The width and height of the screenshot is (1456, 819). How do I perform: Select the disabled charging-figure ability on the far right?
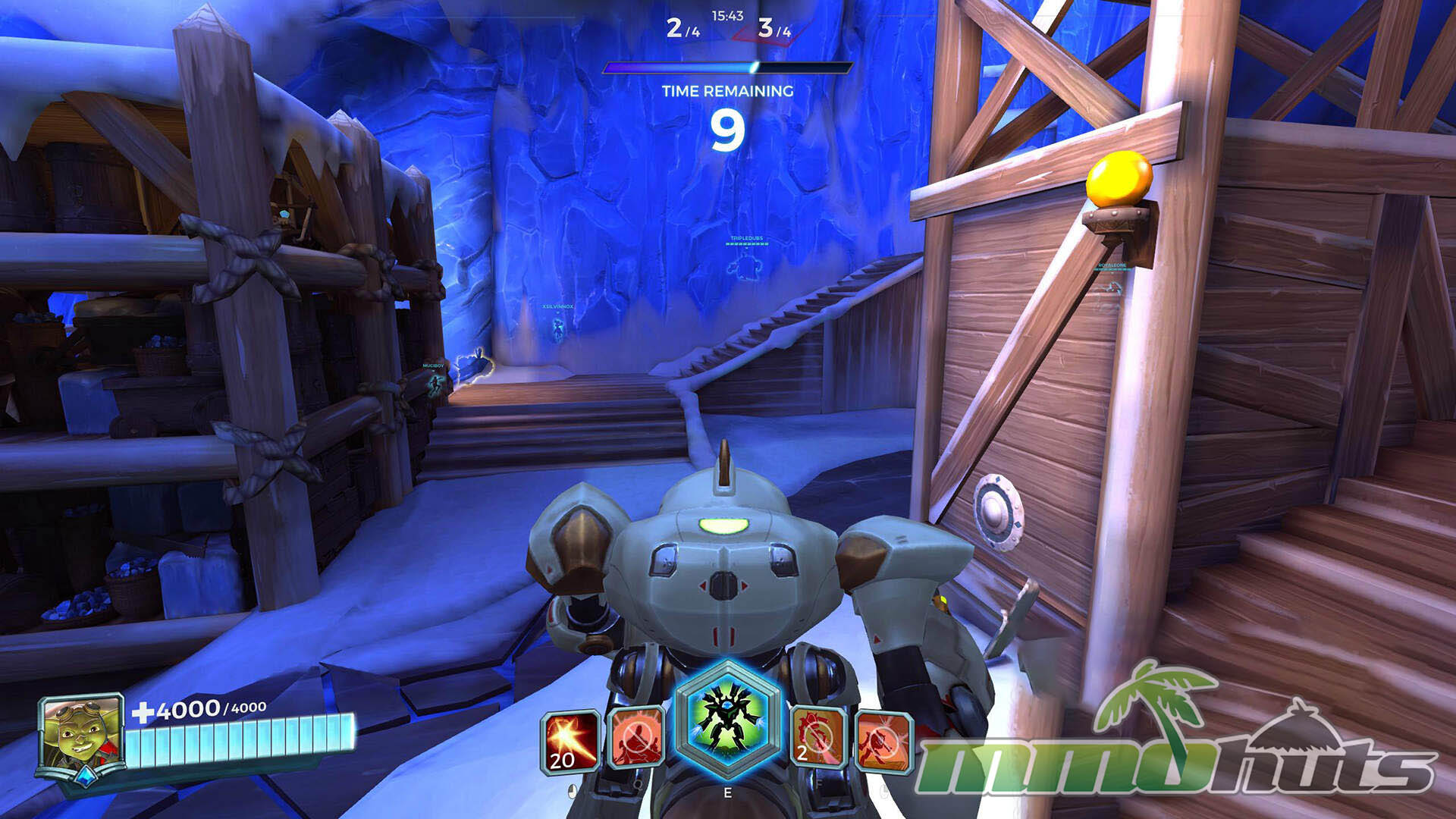(883, 741)
